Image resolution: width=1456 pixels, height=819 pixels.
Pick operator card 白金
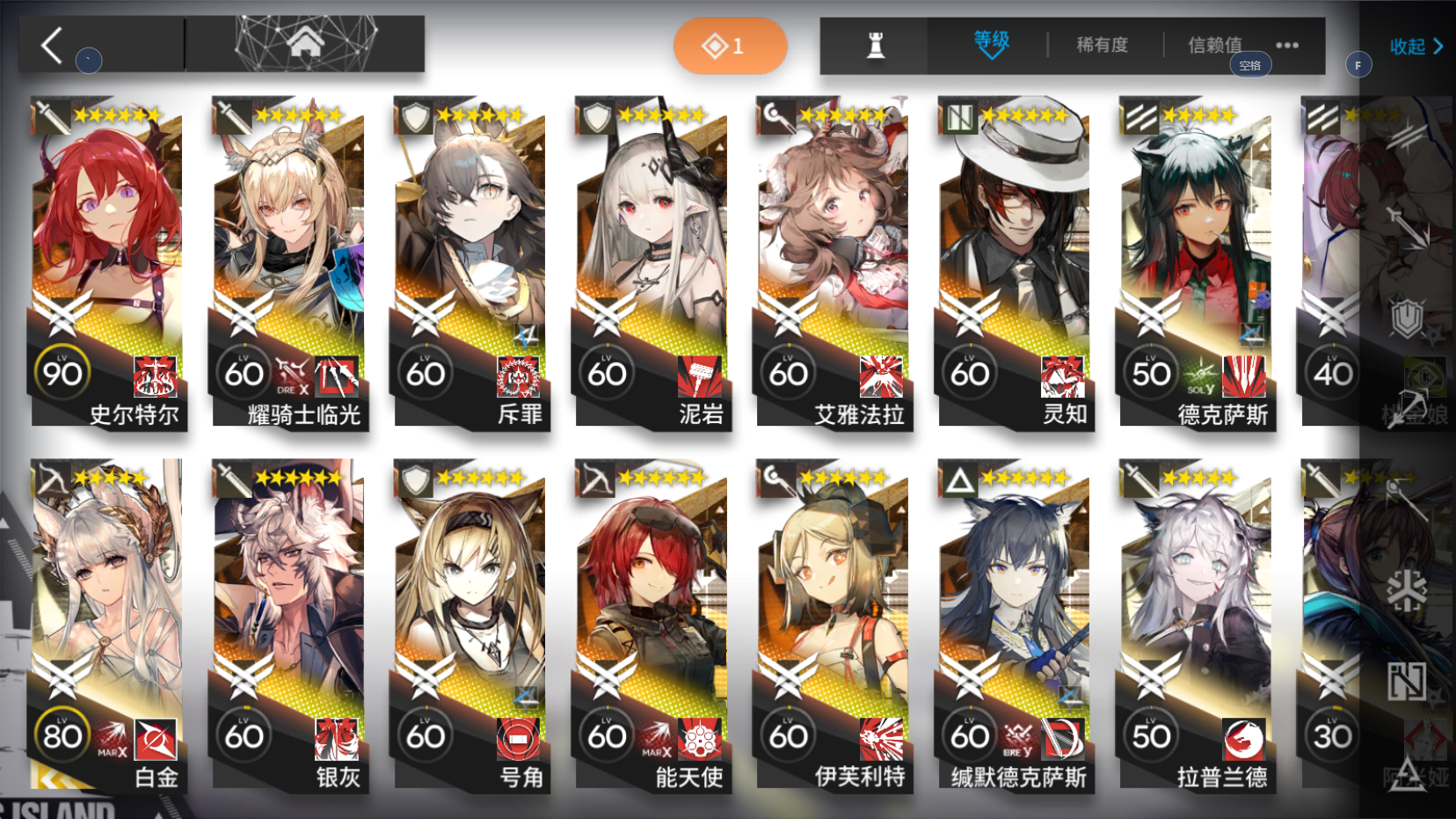point(109,626)
